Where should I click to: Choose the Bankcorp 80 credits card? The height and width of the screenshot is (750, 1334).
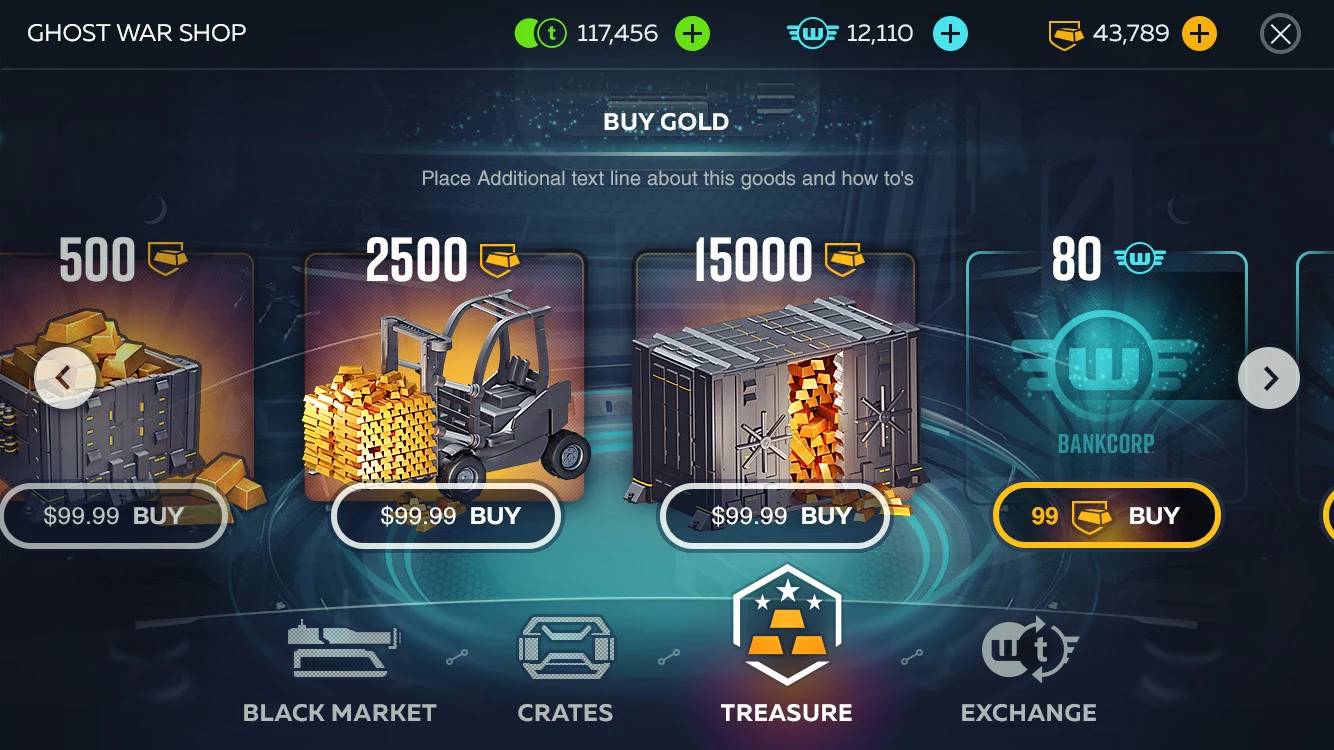coord(1106,380)
